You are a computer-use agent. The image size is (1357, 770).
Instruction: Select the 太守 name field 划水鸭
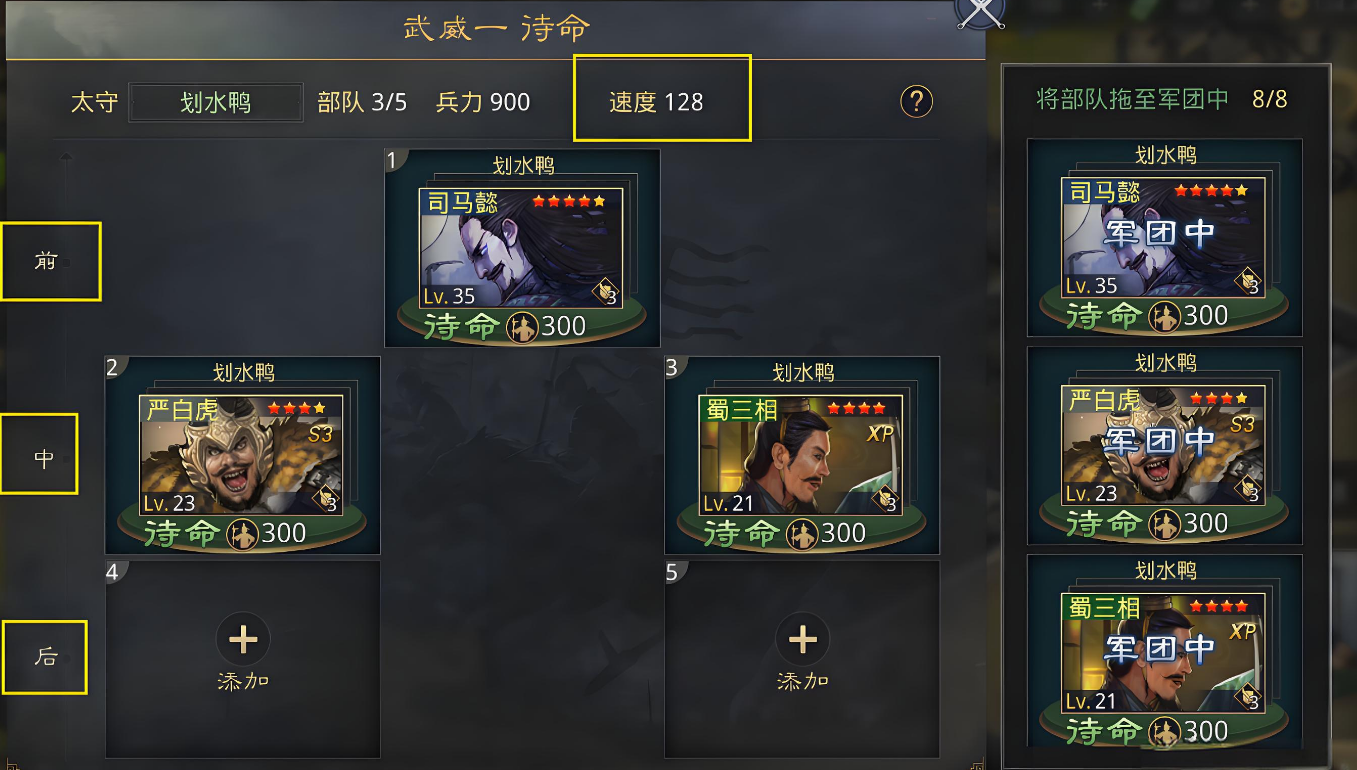coord(216,102)
